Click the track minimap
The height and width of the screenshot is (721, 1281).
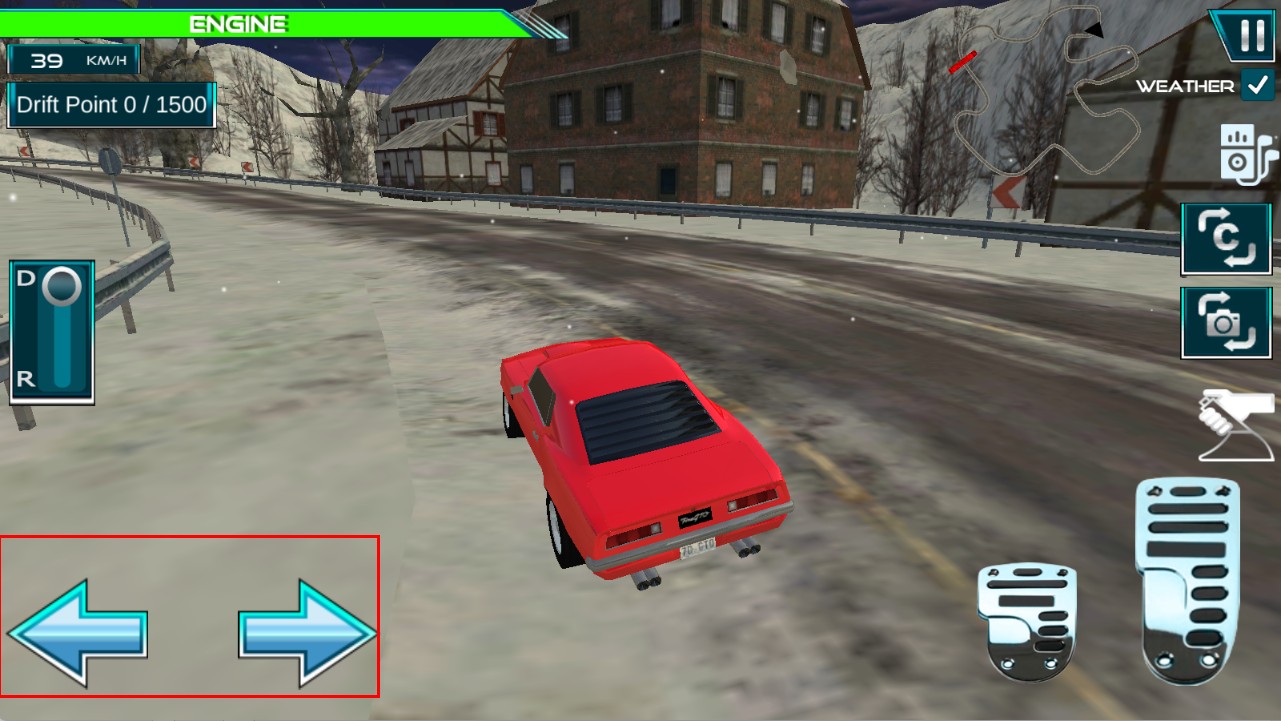[x=1045, y=95]
